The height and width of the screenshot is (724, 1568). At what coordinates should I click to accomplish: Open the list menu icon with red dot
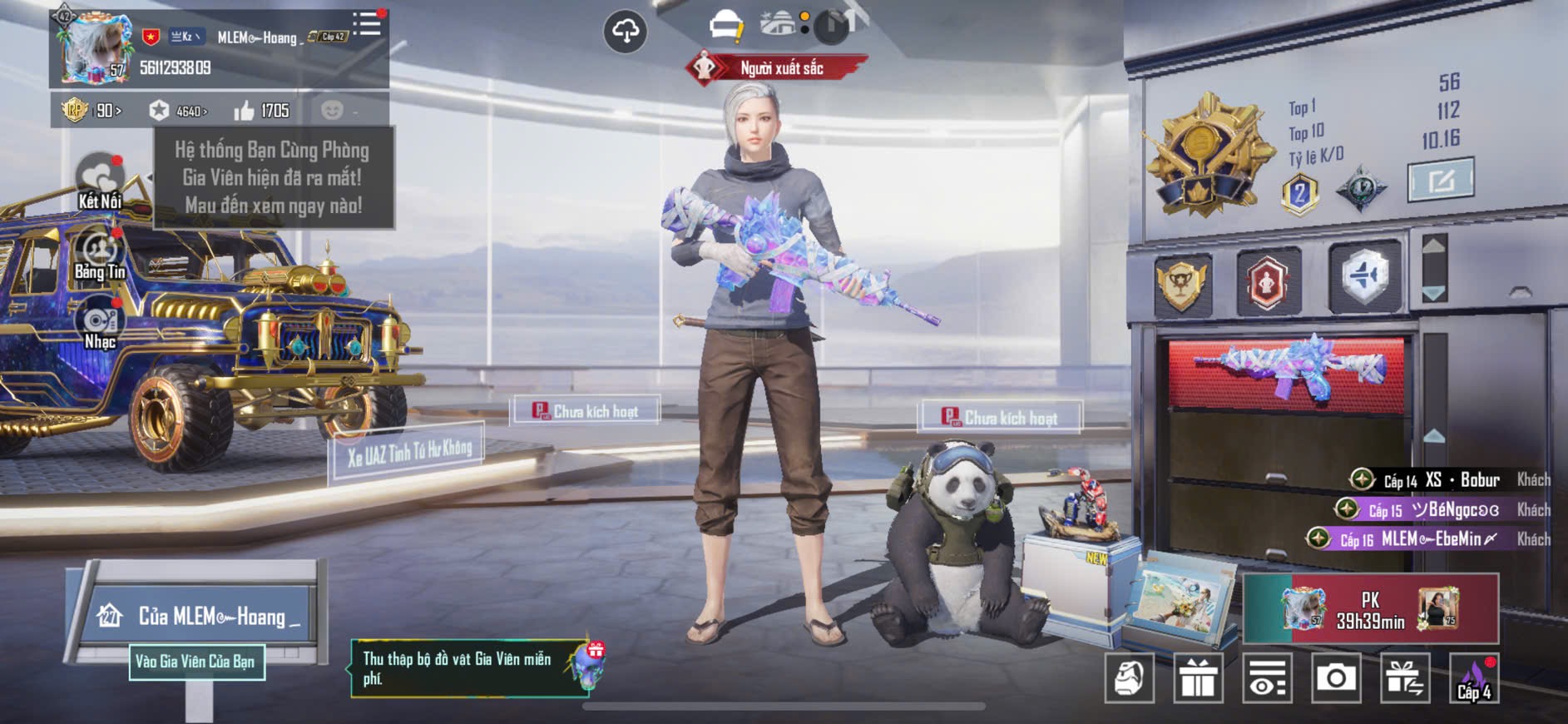pyautogui.click(x=367, y=24)
